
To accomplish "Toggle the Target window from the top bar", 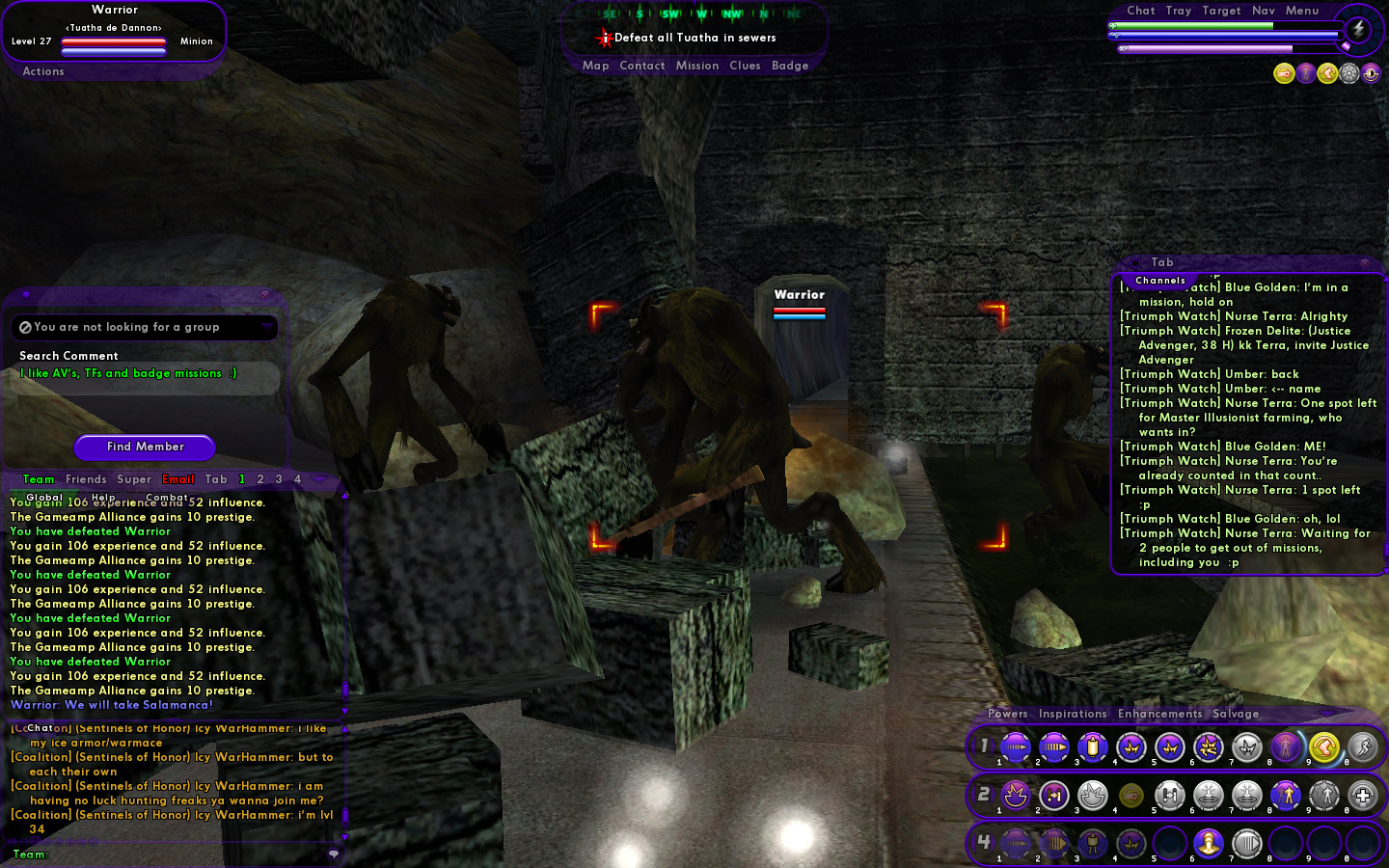I will click(x=1221, y=11).
